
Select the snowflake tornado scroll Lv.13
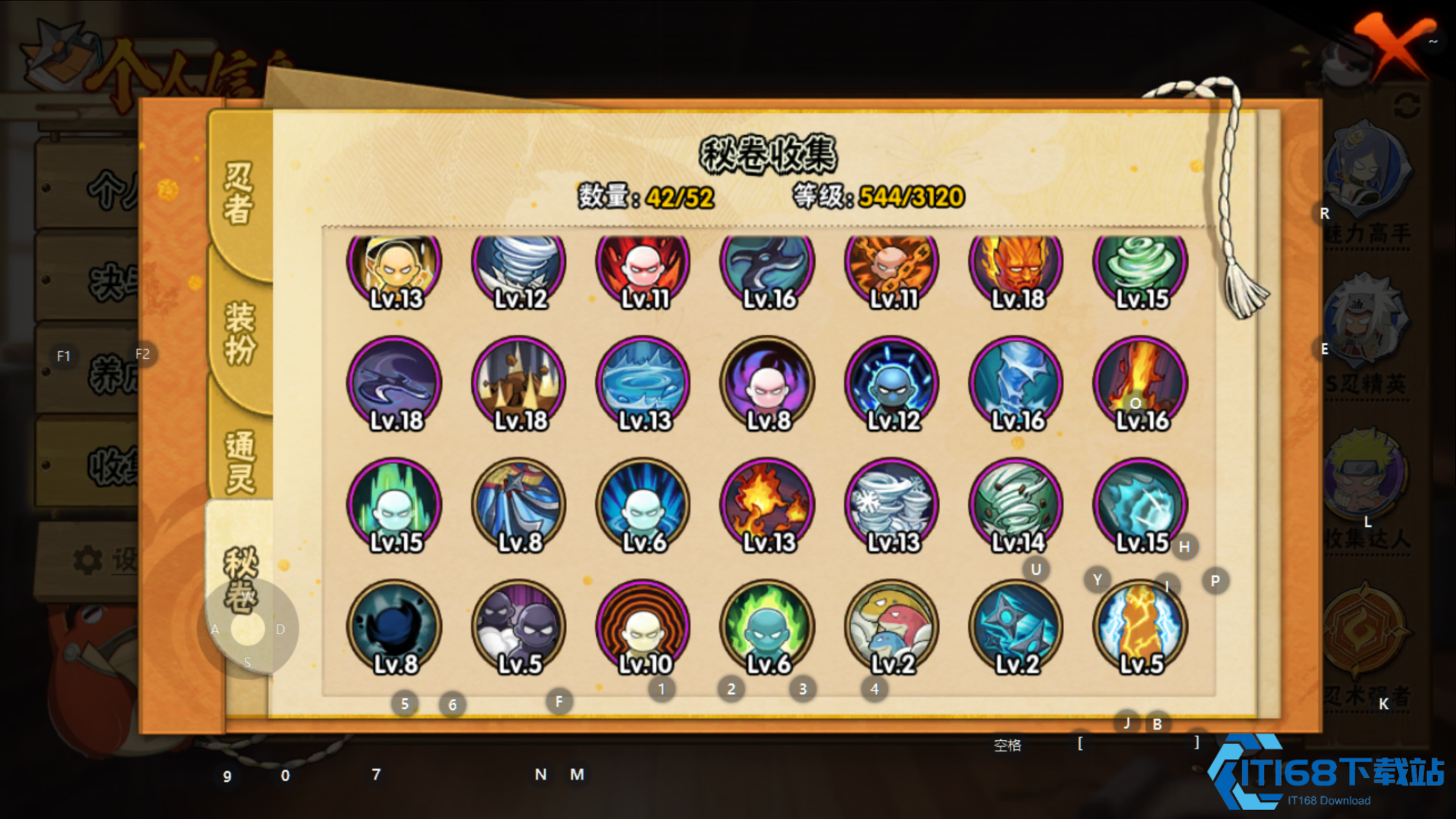click(892, 506)
